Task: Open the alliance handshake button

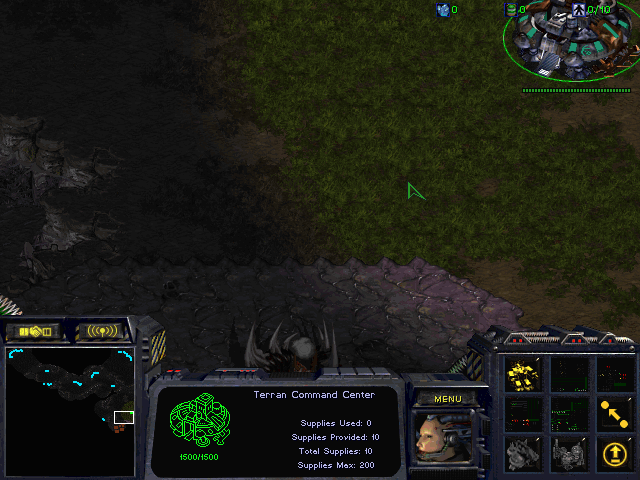Action: [33, 331]
